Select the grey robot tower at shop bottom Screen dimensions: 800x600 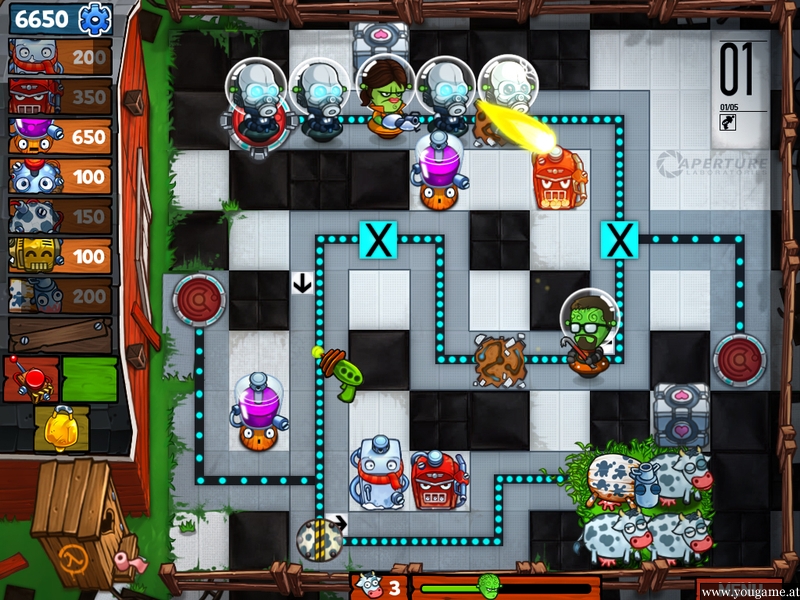pyautogui.click(x=60, y=295)
